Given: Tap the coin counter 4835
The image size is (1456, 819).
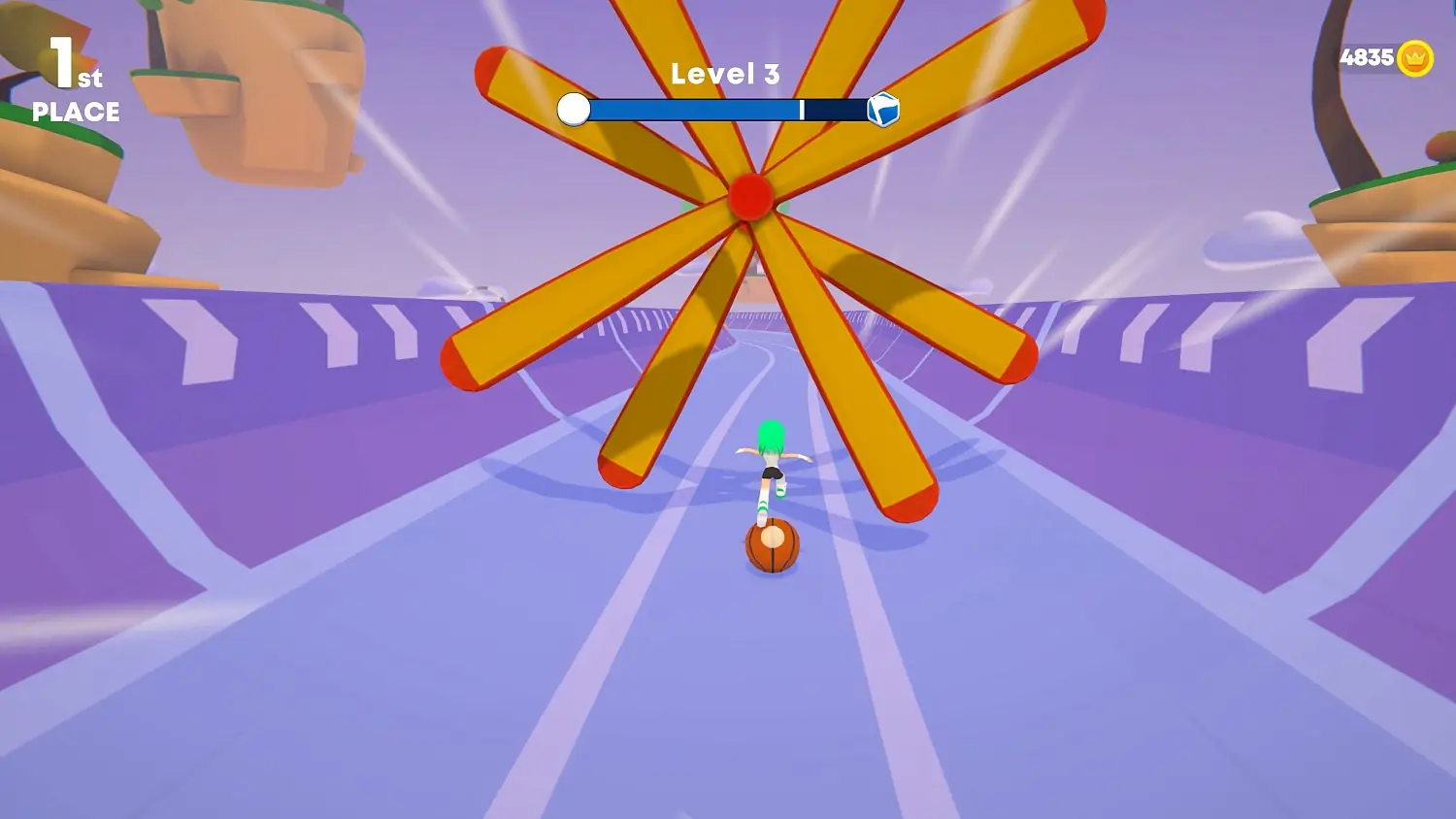Looking at the screenshot, I should coord(1369,57).
